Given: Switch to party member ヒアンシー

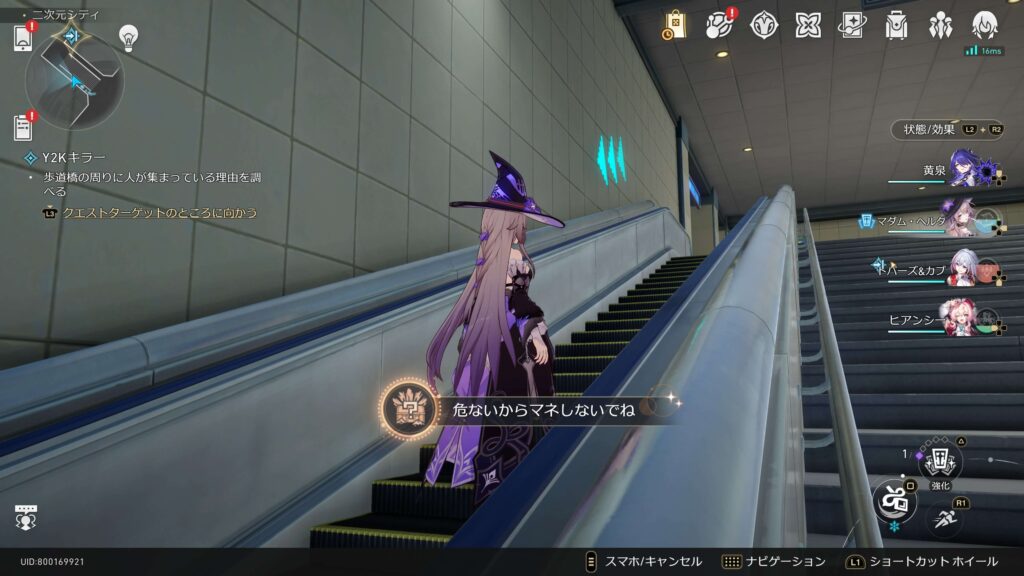Looking at the screenshot, I should (966, 319).
